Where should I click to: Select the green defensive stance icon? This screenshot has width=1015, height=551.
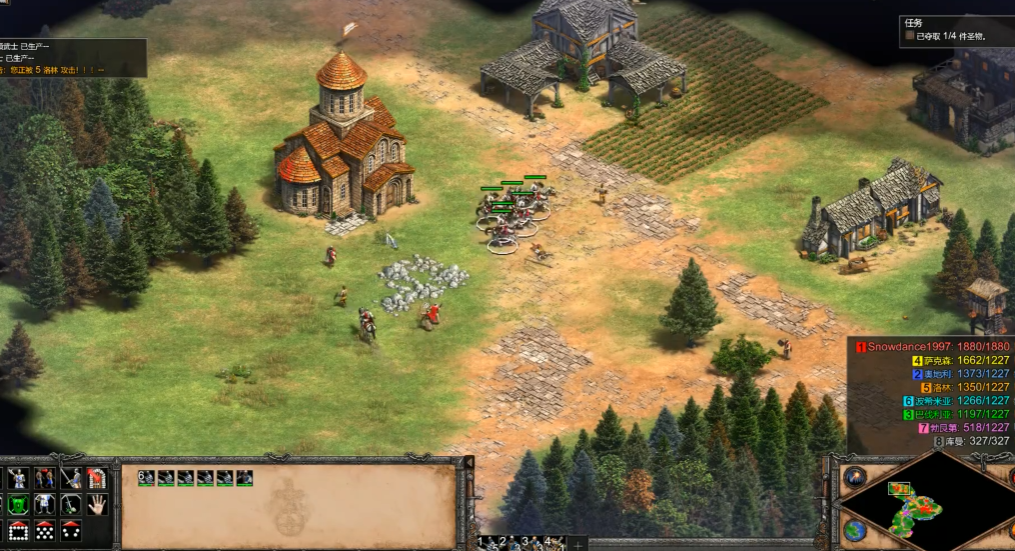18,505
